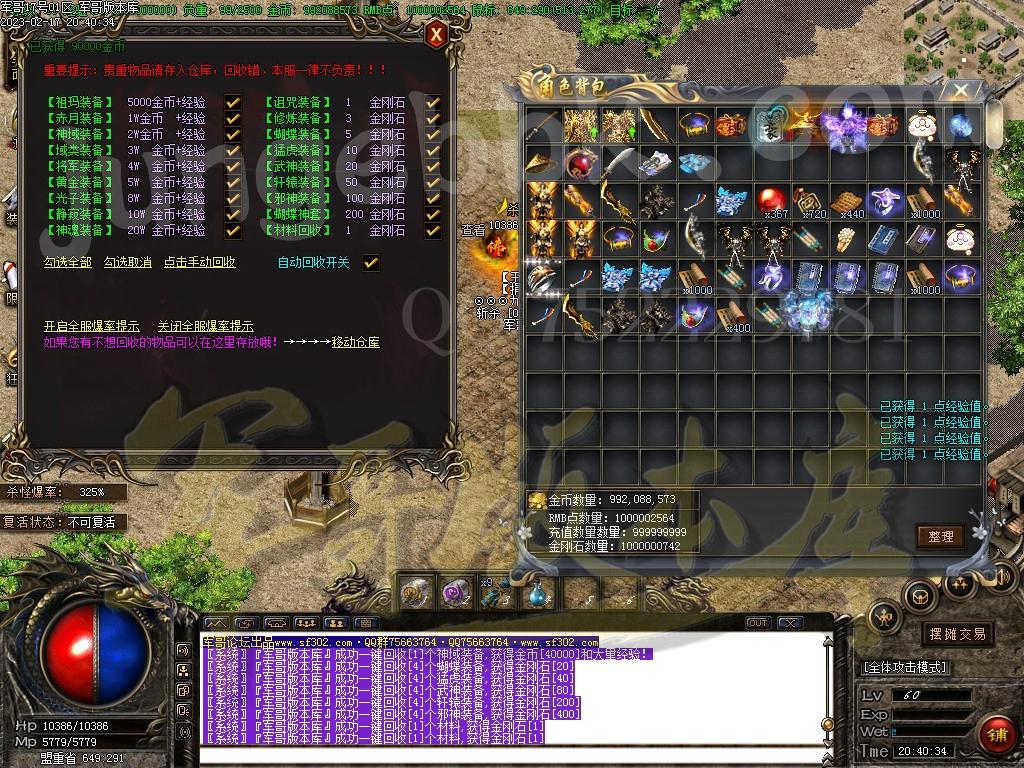1024x768 pixels.
Task: Open the 移动仓库 mobile warehouse
Action: point(356,343)
